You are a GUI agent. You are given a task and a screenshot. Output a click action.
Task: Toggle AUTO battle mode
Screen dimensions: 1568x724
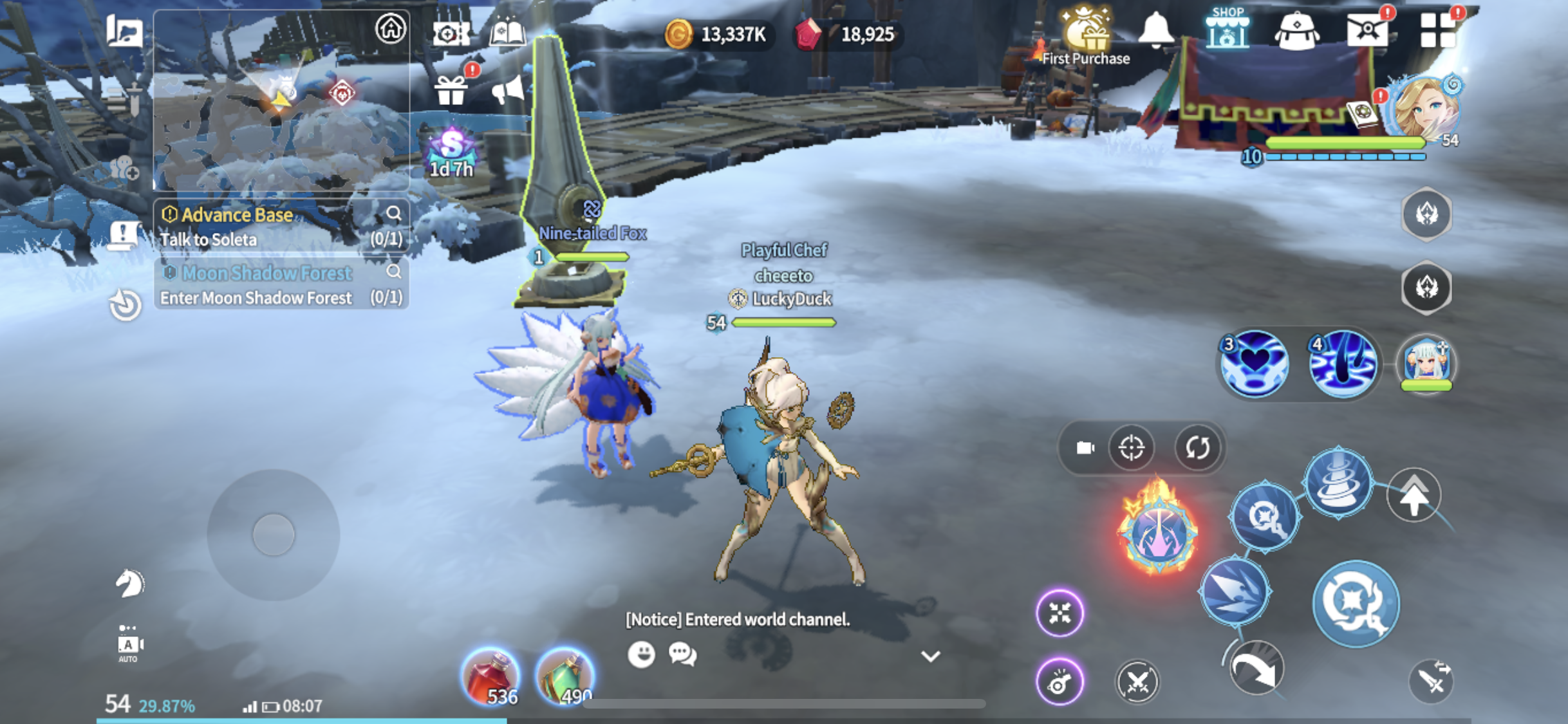tap(128, 645)
